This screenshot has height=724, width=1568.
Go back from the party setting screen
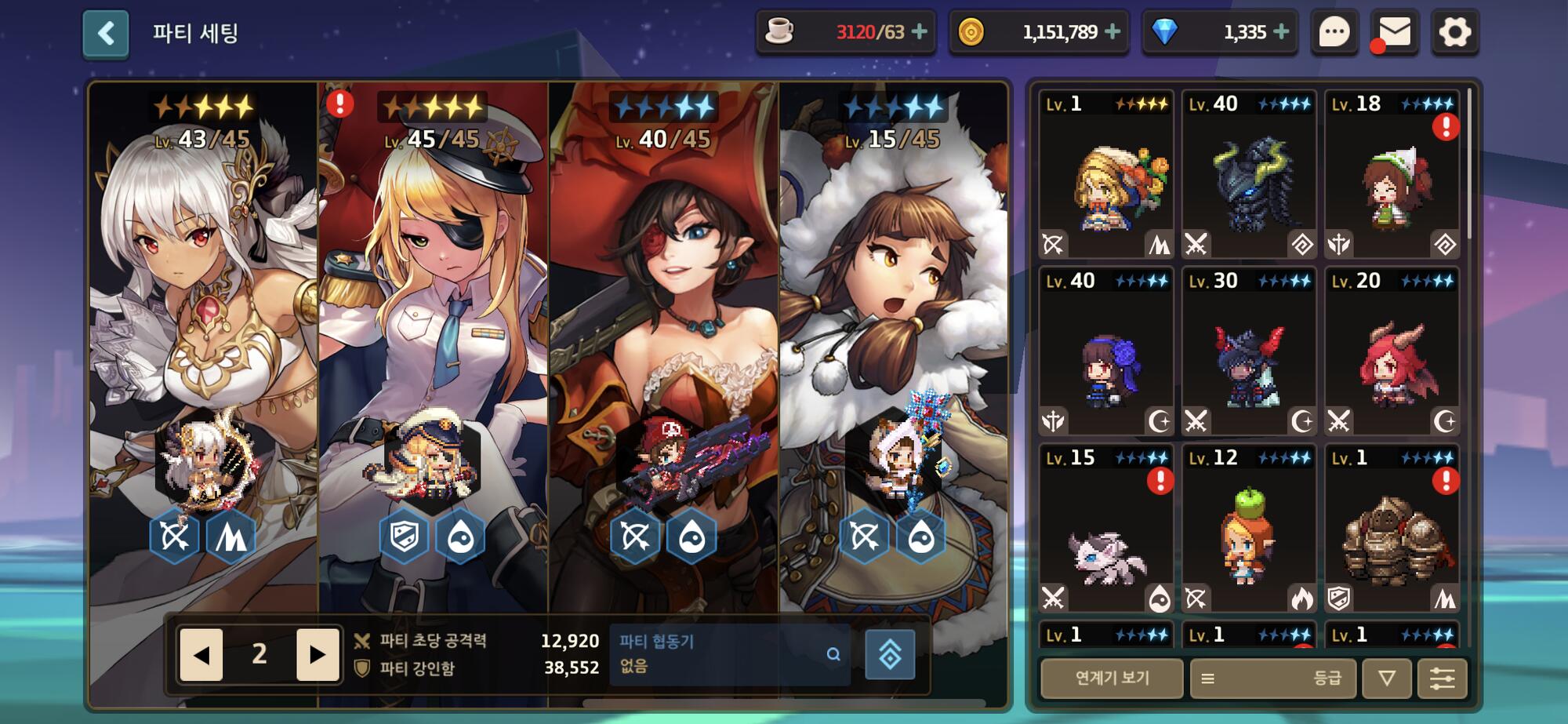point(106,34)
